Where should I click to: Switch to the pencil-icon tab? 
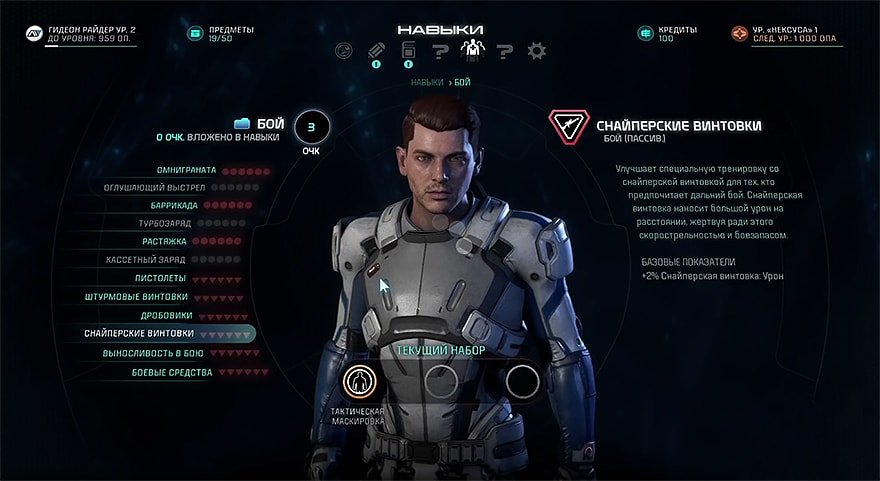(x=377, y=50)
